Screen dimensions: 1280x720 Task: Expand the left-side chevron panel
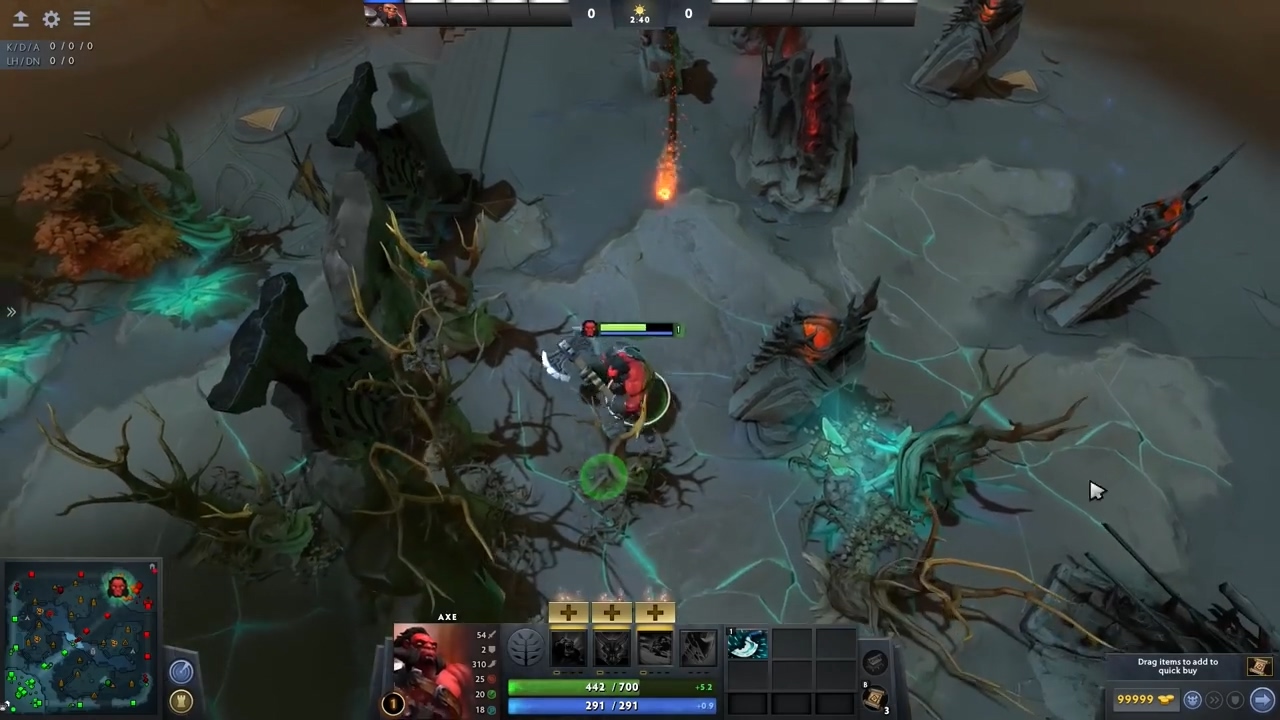click(x=12, y=312)
